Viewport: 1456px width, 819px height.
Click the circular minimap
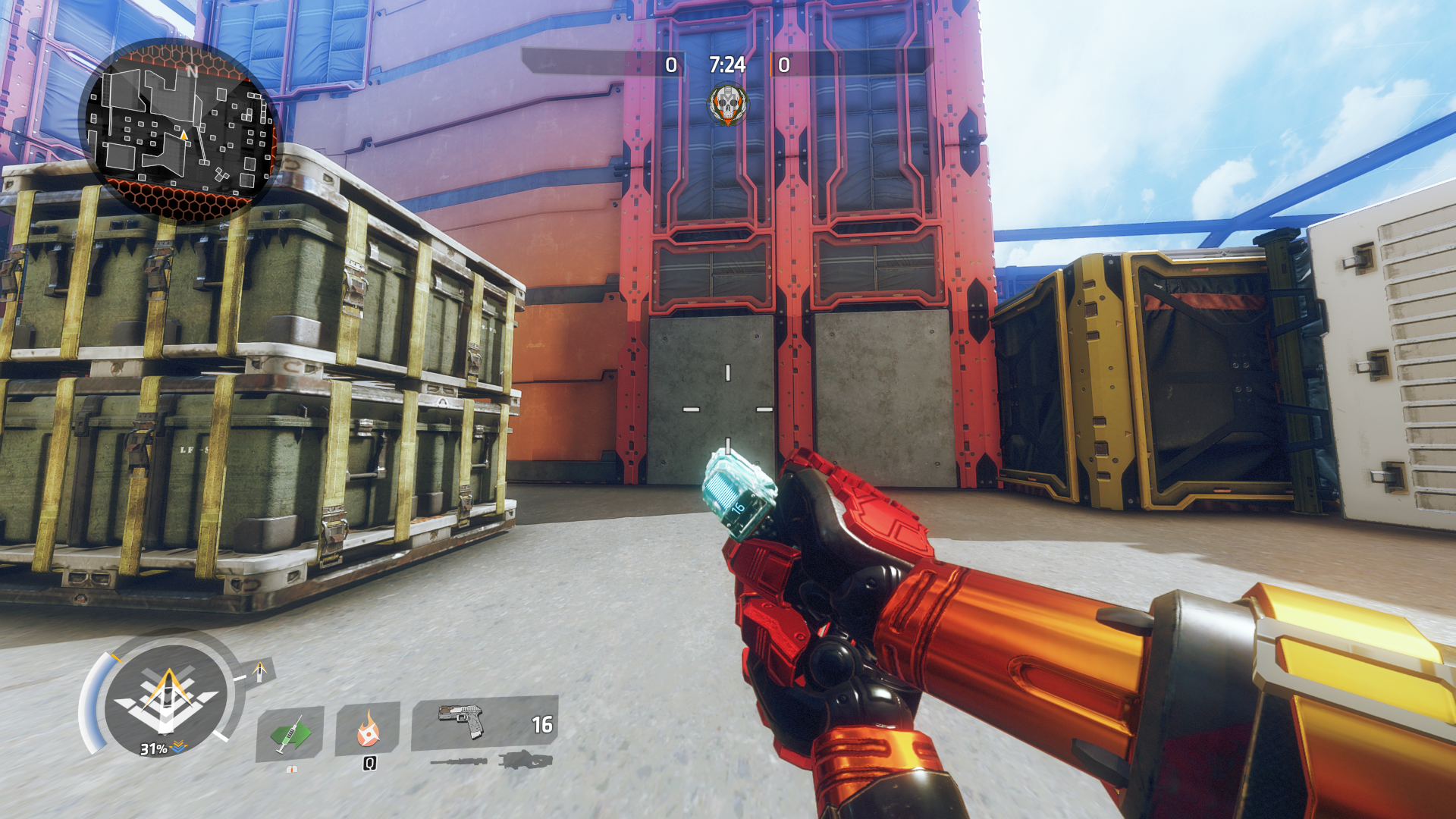[180, 130]
